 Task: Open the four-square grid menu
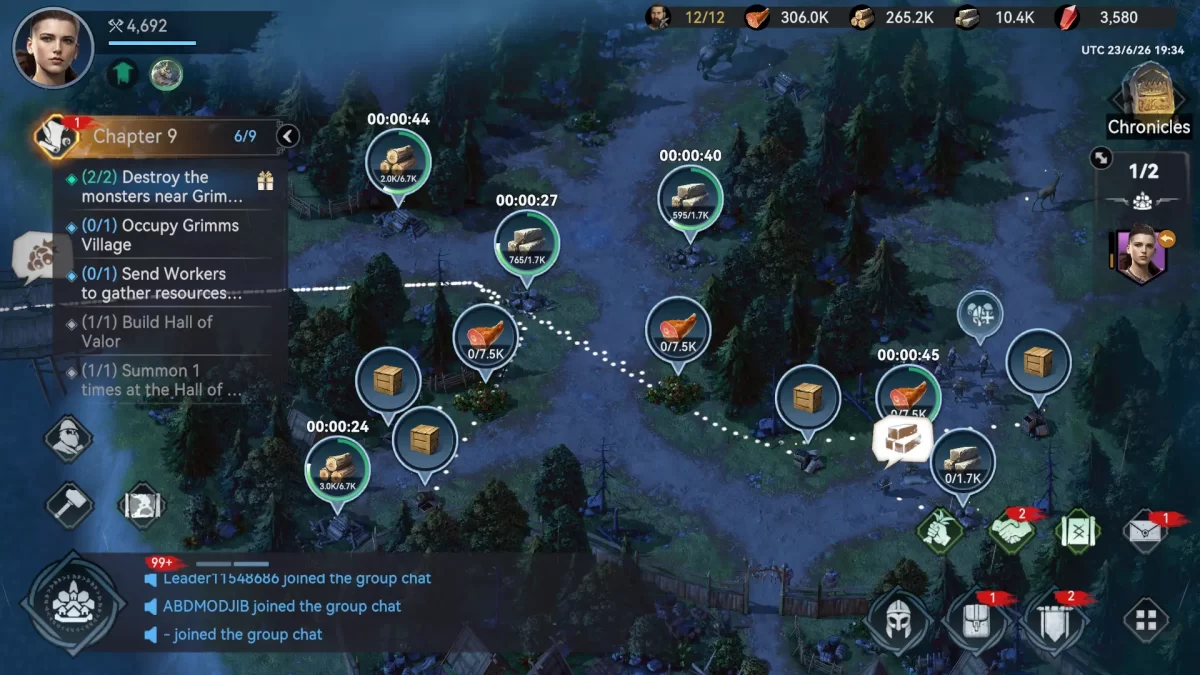click(x=1146, y=620)
